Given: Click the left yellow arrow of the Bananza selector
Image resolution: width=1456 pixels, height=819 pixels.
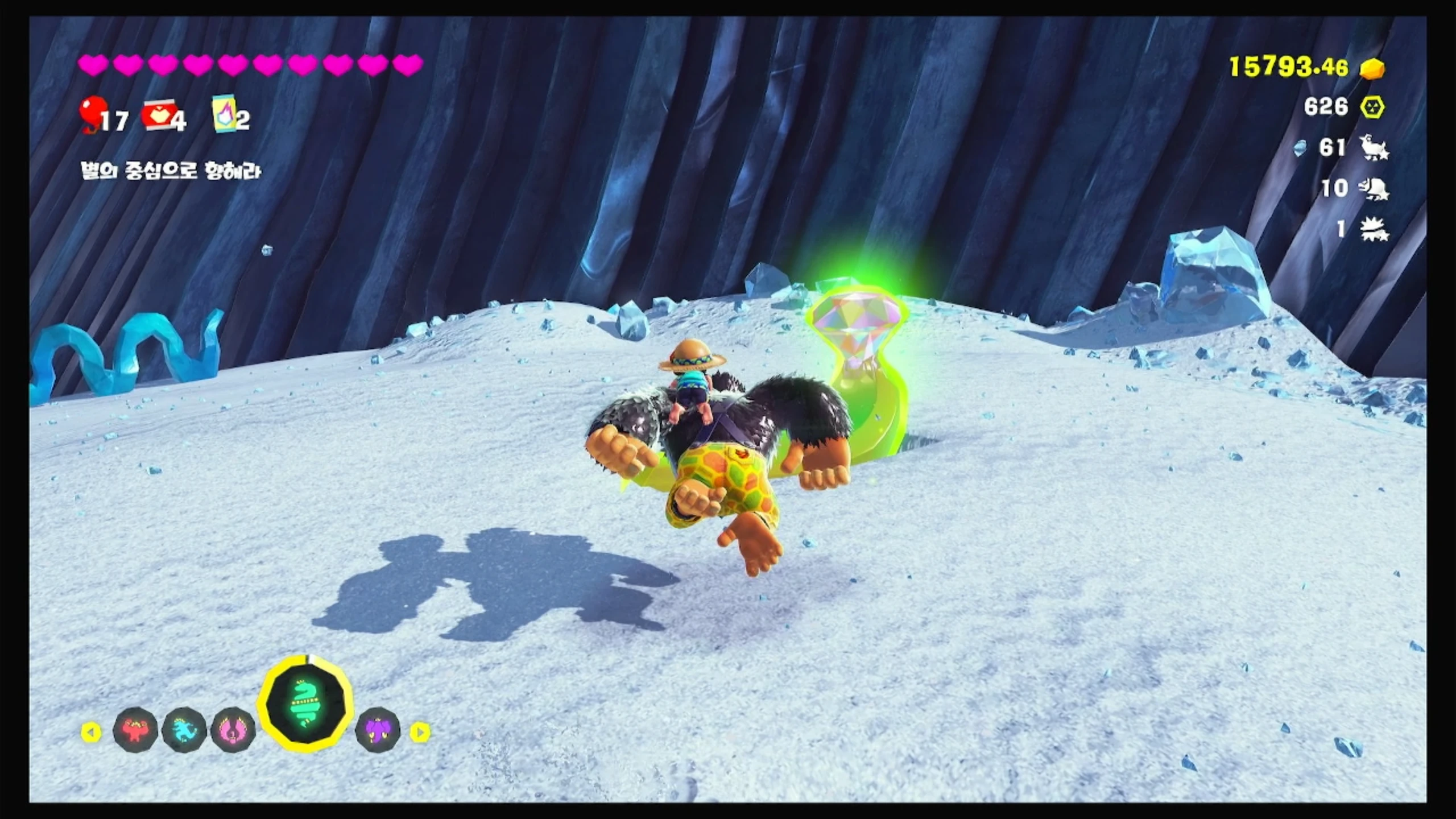Looking at the screenshot, I should [x=91, y=732].
